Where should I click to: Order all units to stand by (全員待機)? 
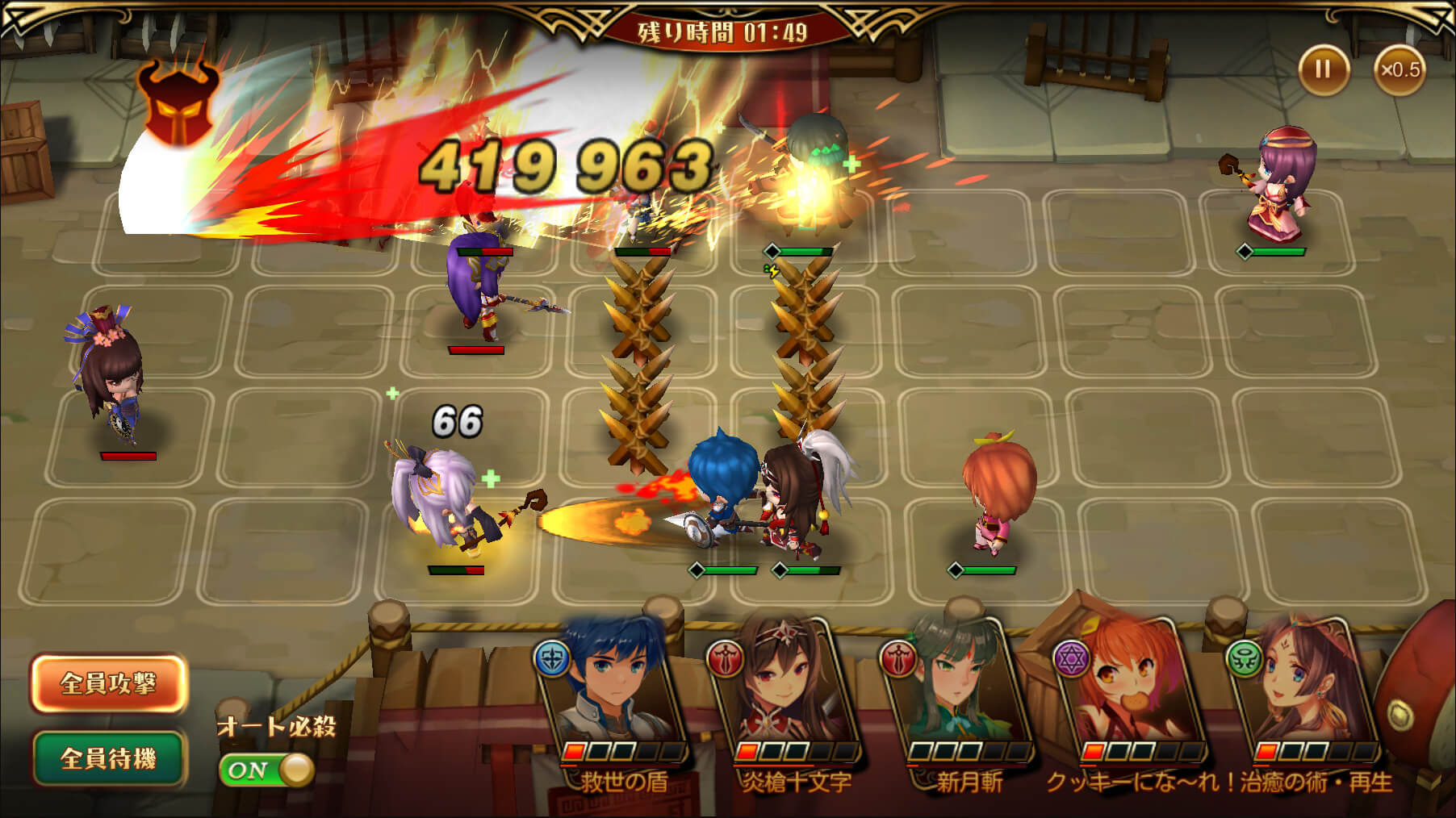click(108, 758)
